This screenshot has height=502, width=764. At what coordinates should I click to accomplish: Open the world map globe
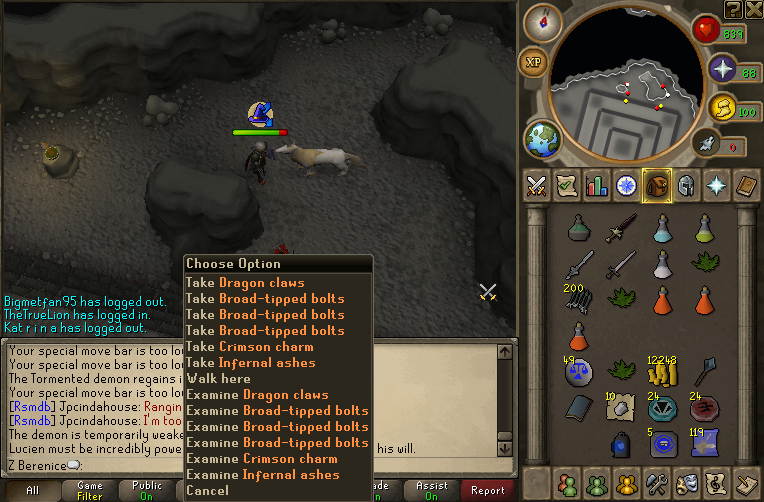click(x=543, y=138)
